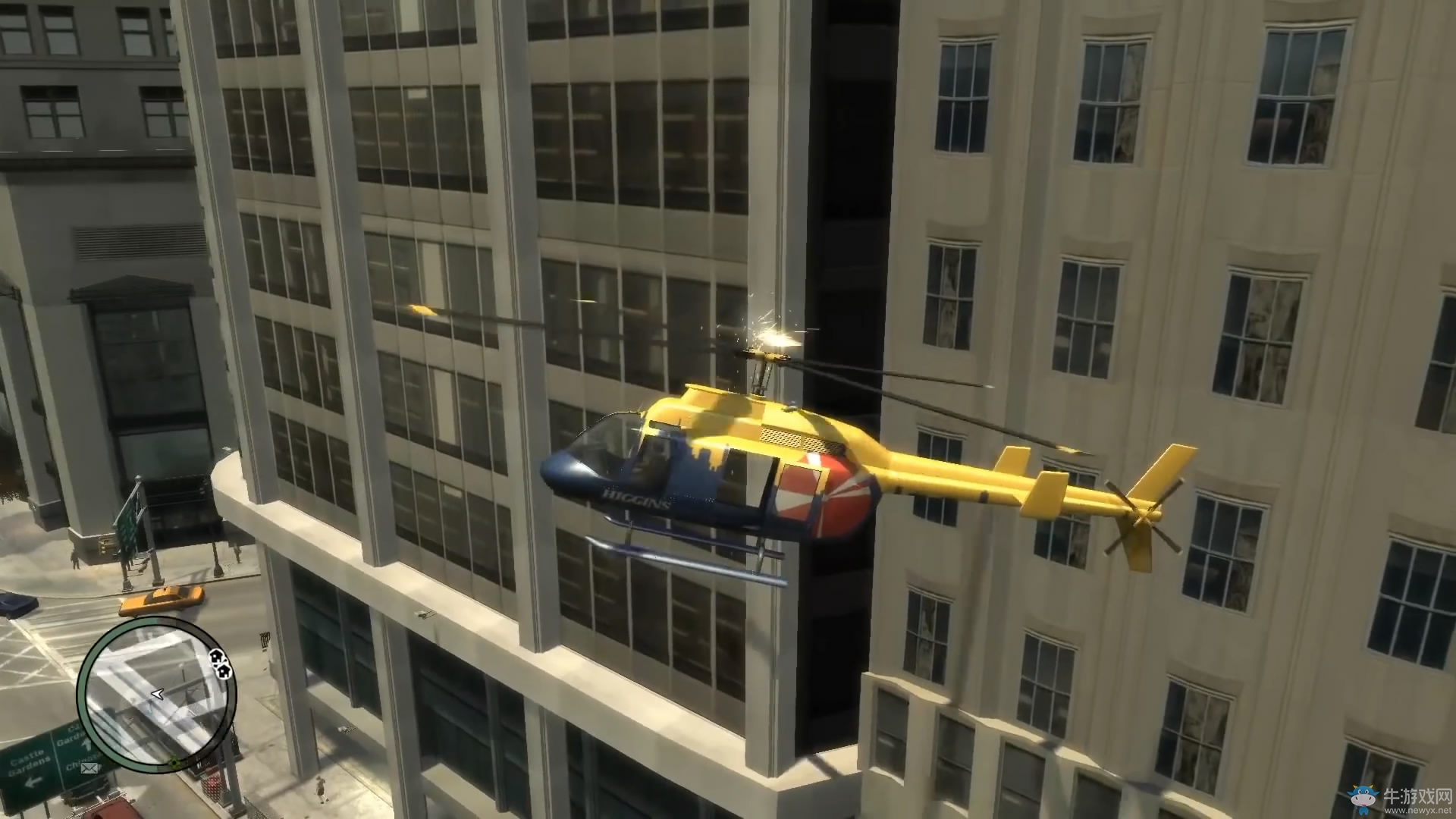The height and width of the screenshot is (819, 1456).
Task: Open the www.newyx.net link in the watermark
Action: [x=1418, y=811]
